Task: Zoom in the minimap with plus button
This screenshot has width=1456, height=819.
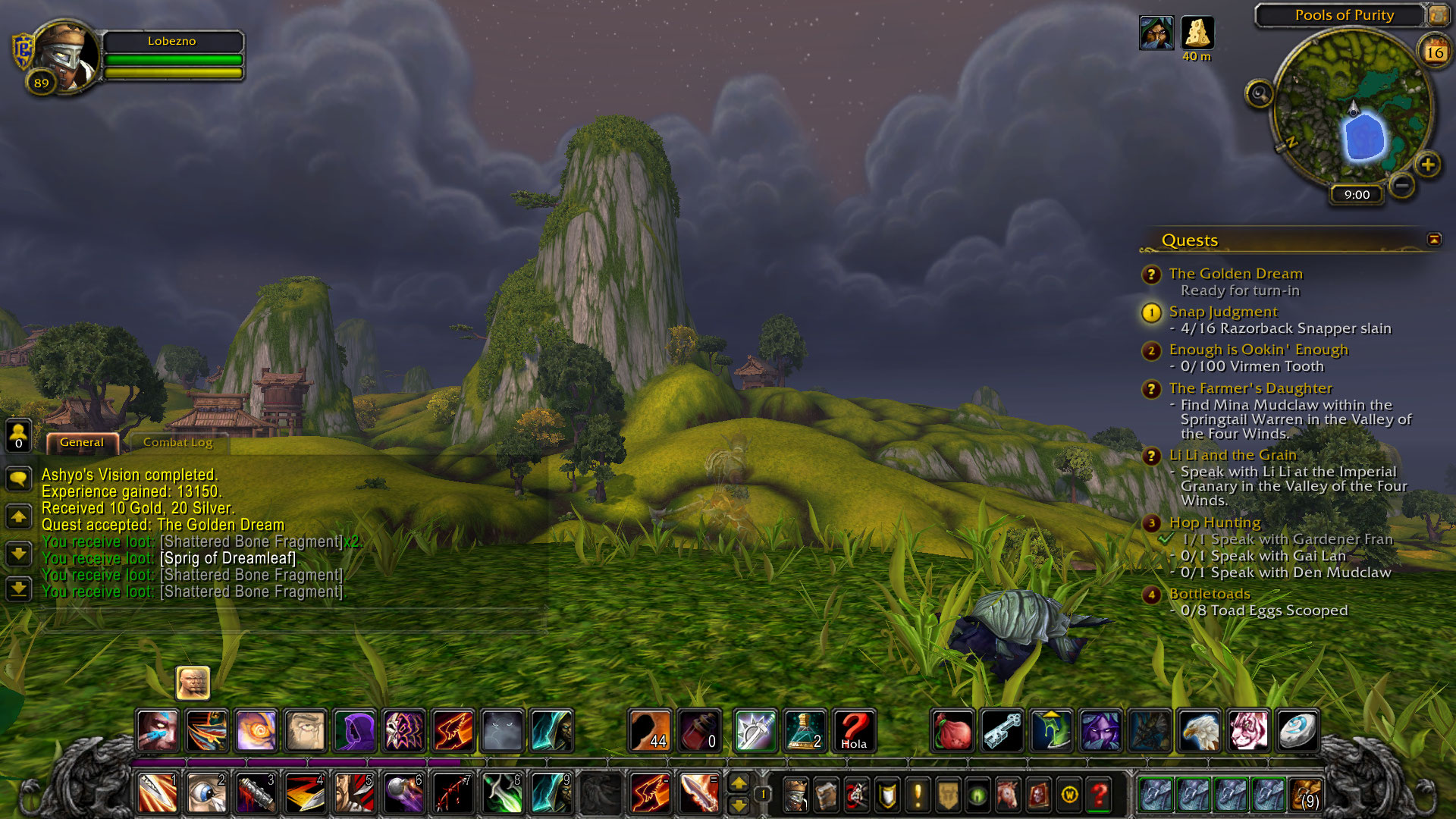Action: pyautogui.click(x=1428, y=165)
